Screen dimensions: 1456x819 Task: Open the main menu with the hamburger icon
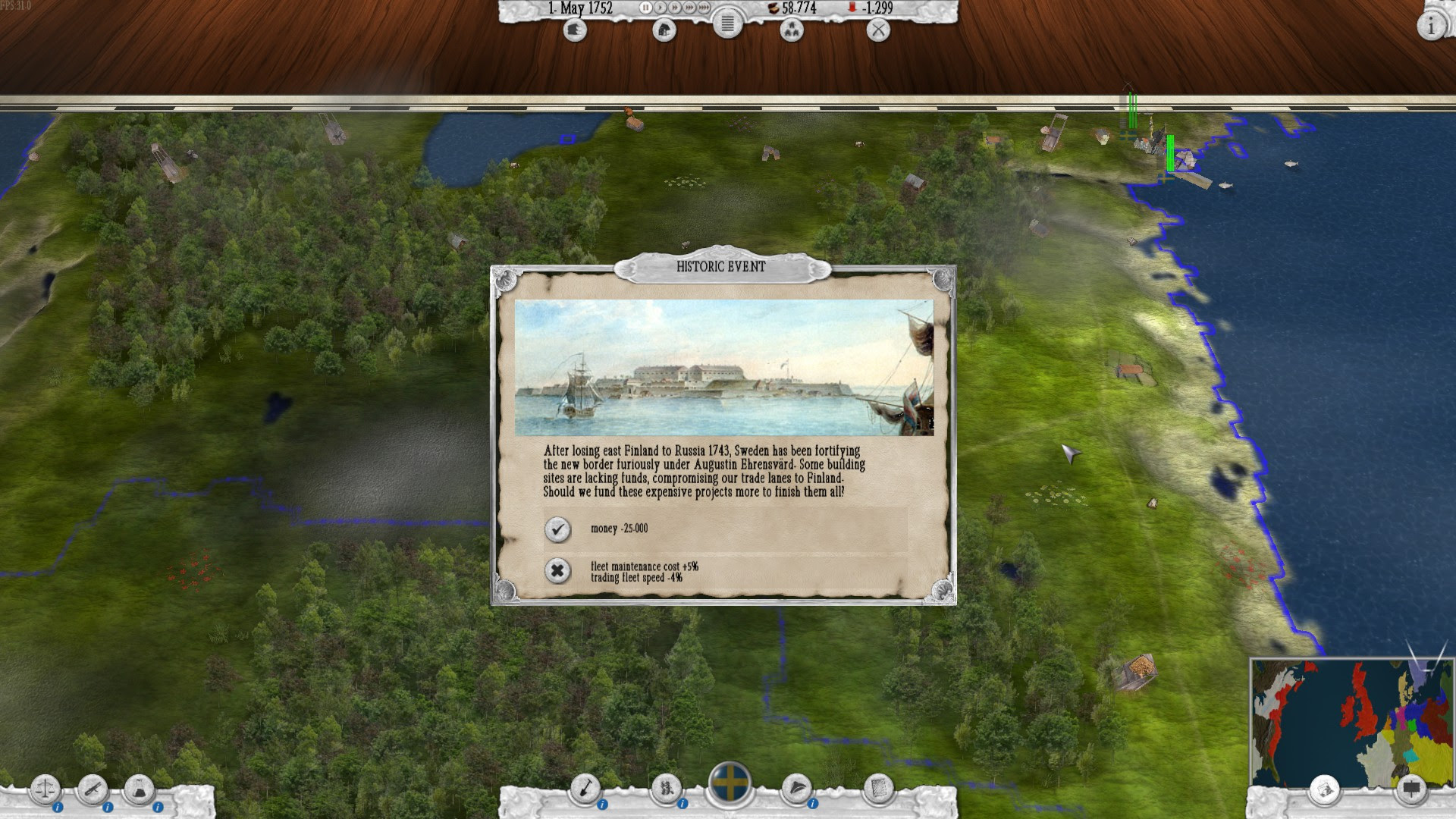click(x=727, y=24)
